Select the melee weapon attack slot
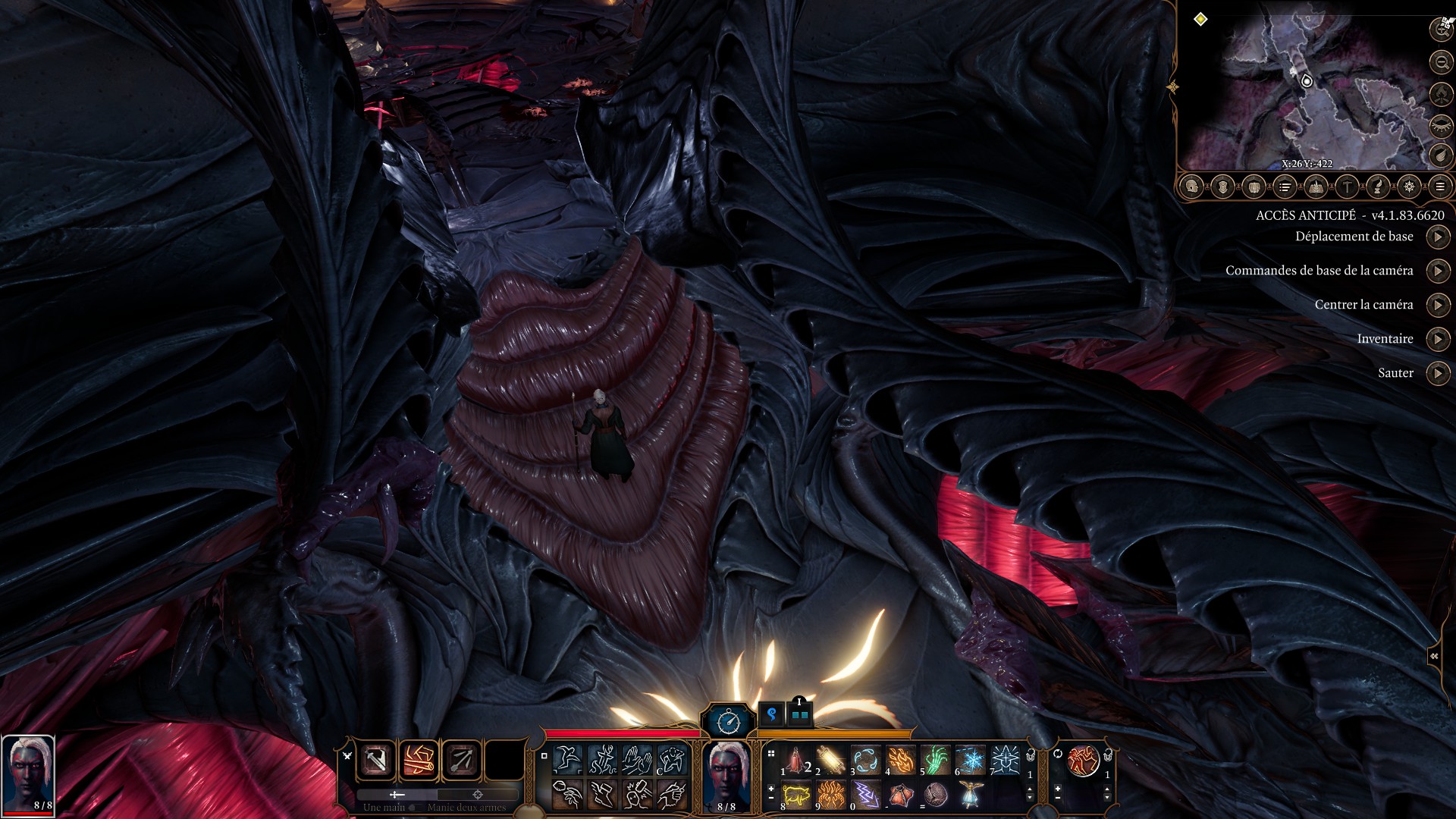 tap(376, 760)
